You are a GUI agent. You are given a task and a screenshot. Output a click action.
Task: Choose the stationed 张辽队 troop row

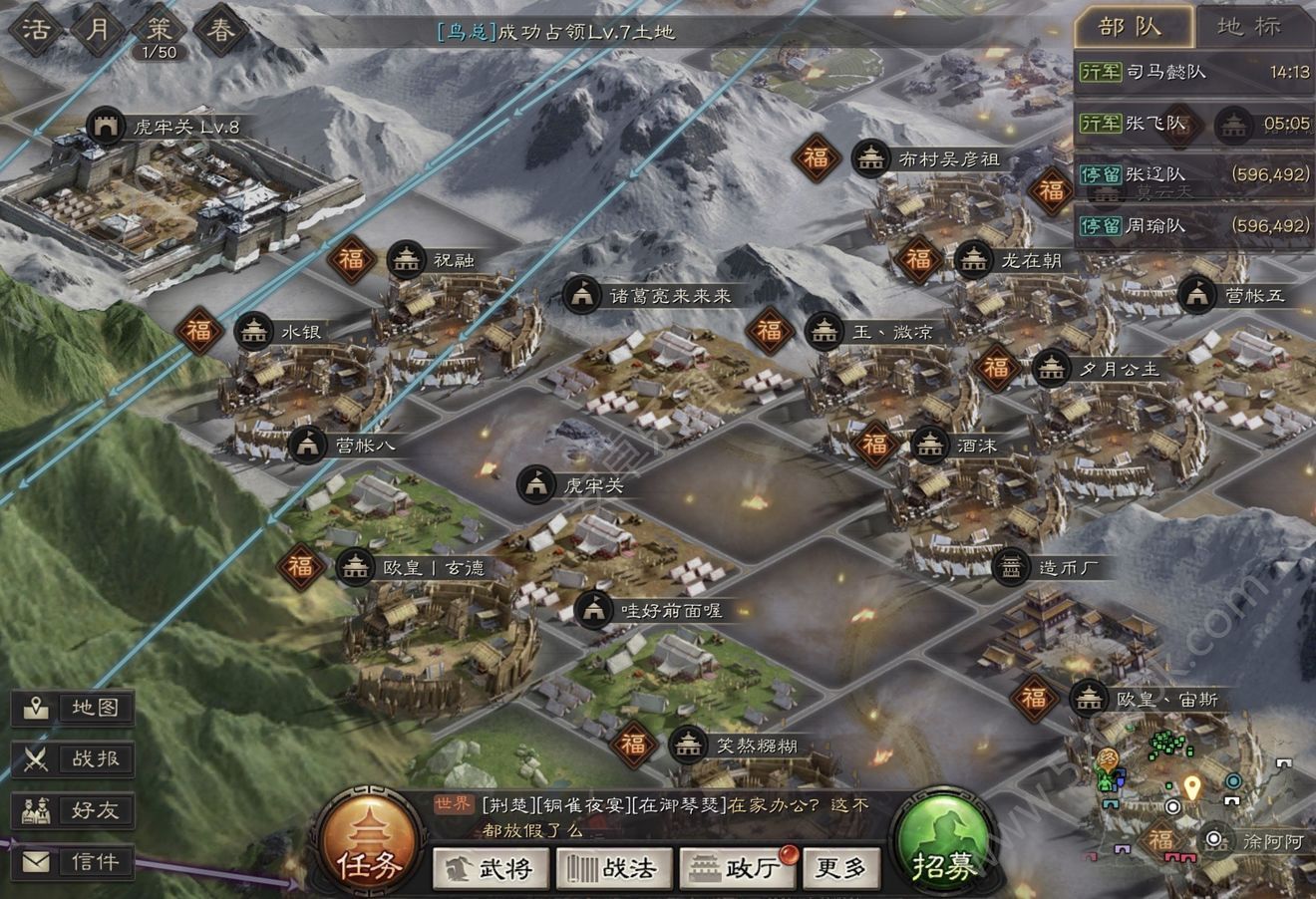pyautogui.click(x=1193, y=174)
